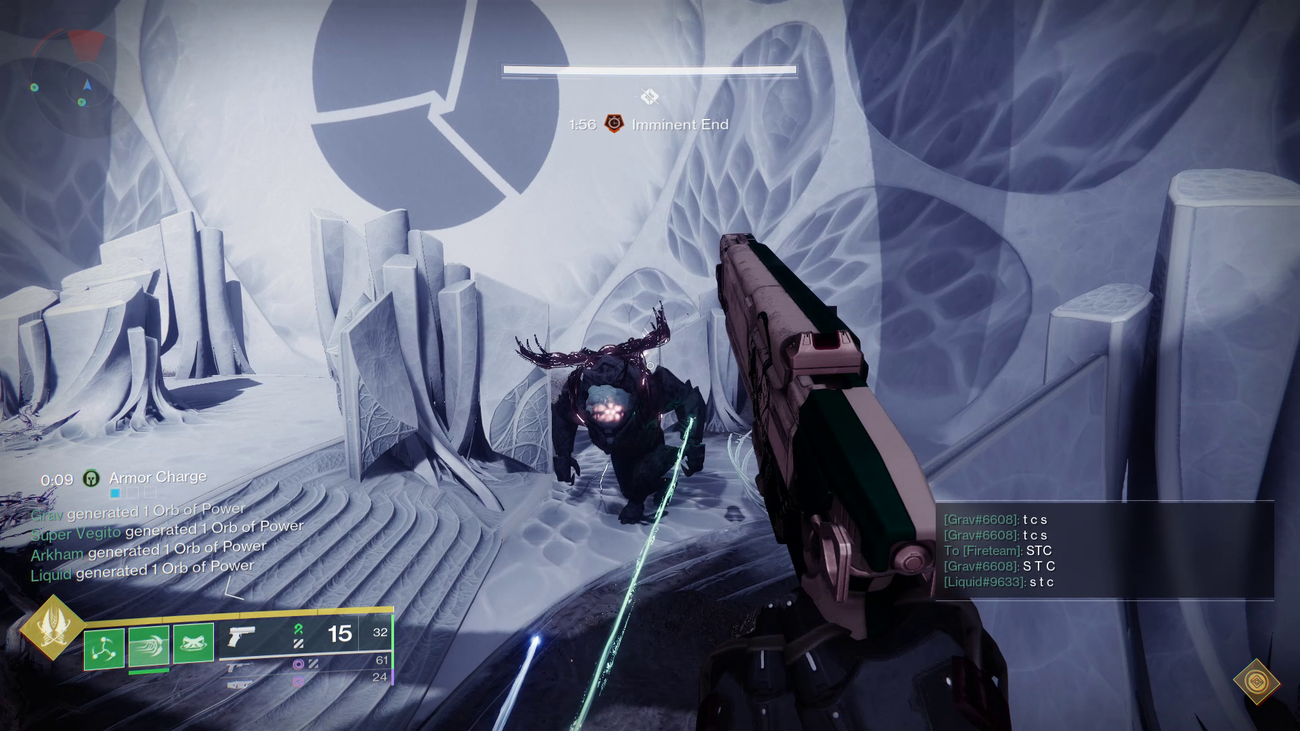The width and height of the screenshot is (1300, 731).
Task: Click the equipped sidearm weapon icon
Action: (240, 635)
